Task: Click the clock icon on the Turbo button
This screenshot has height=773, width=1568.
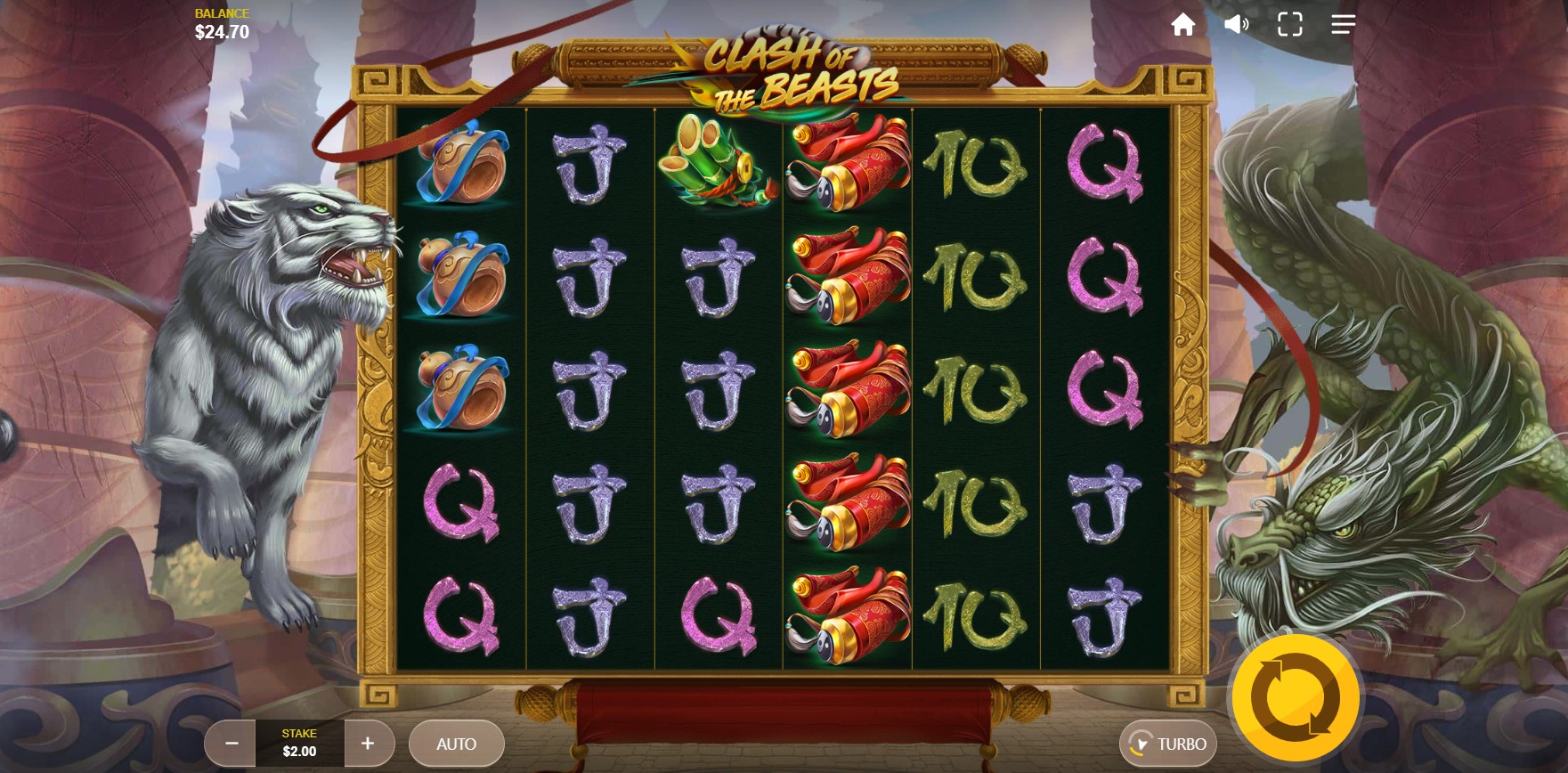Action: pos(1142,742)
